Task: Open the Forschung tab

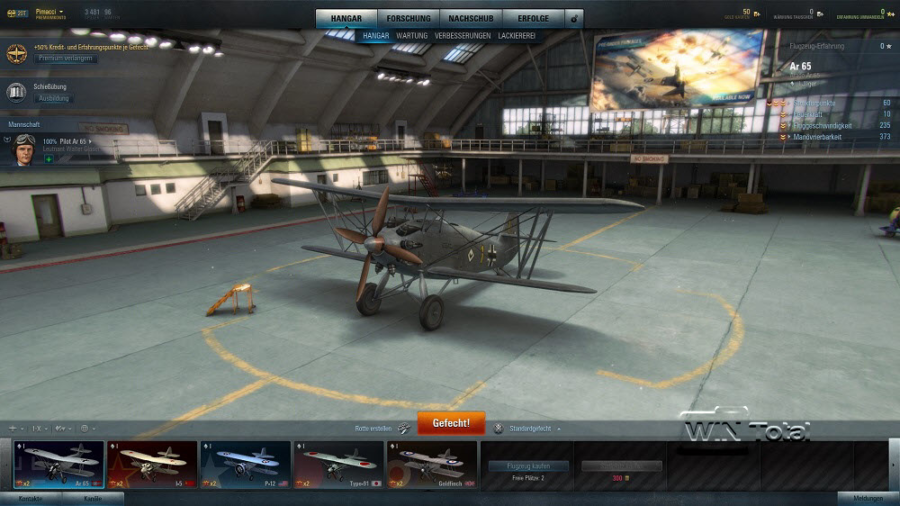Action: tap(409, 18)
